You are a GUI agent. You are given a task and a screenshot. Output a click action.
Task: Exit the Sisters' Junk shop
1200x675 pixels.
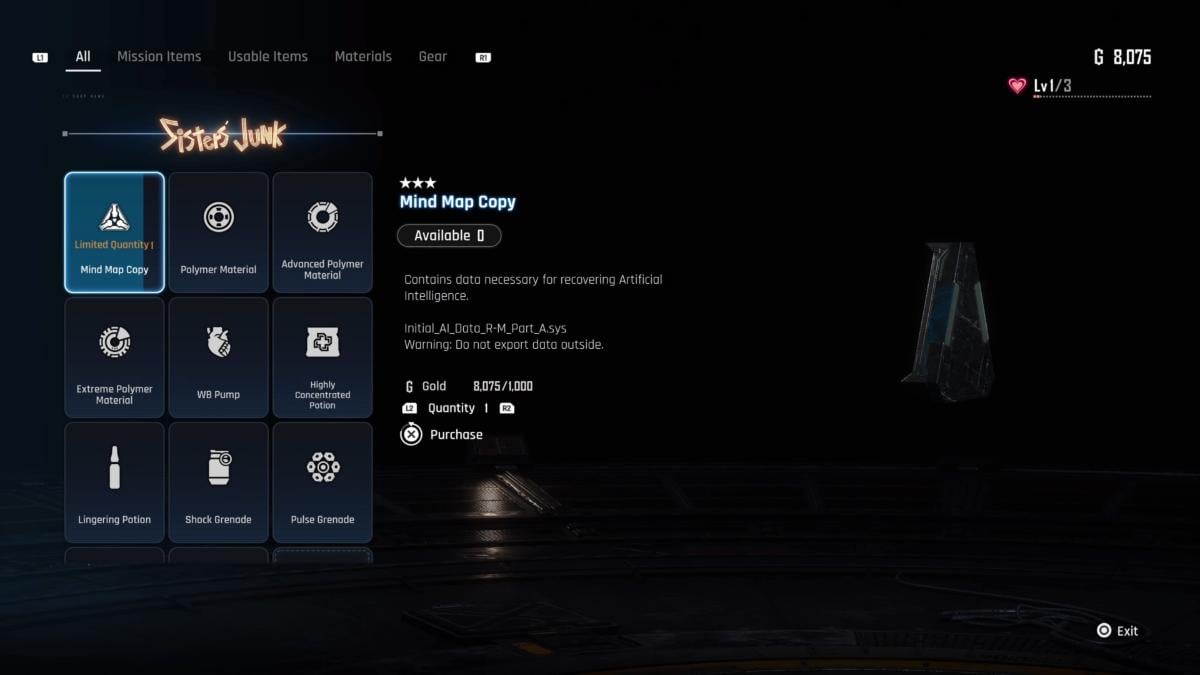(1117, 631)
